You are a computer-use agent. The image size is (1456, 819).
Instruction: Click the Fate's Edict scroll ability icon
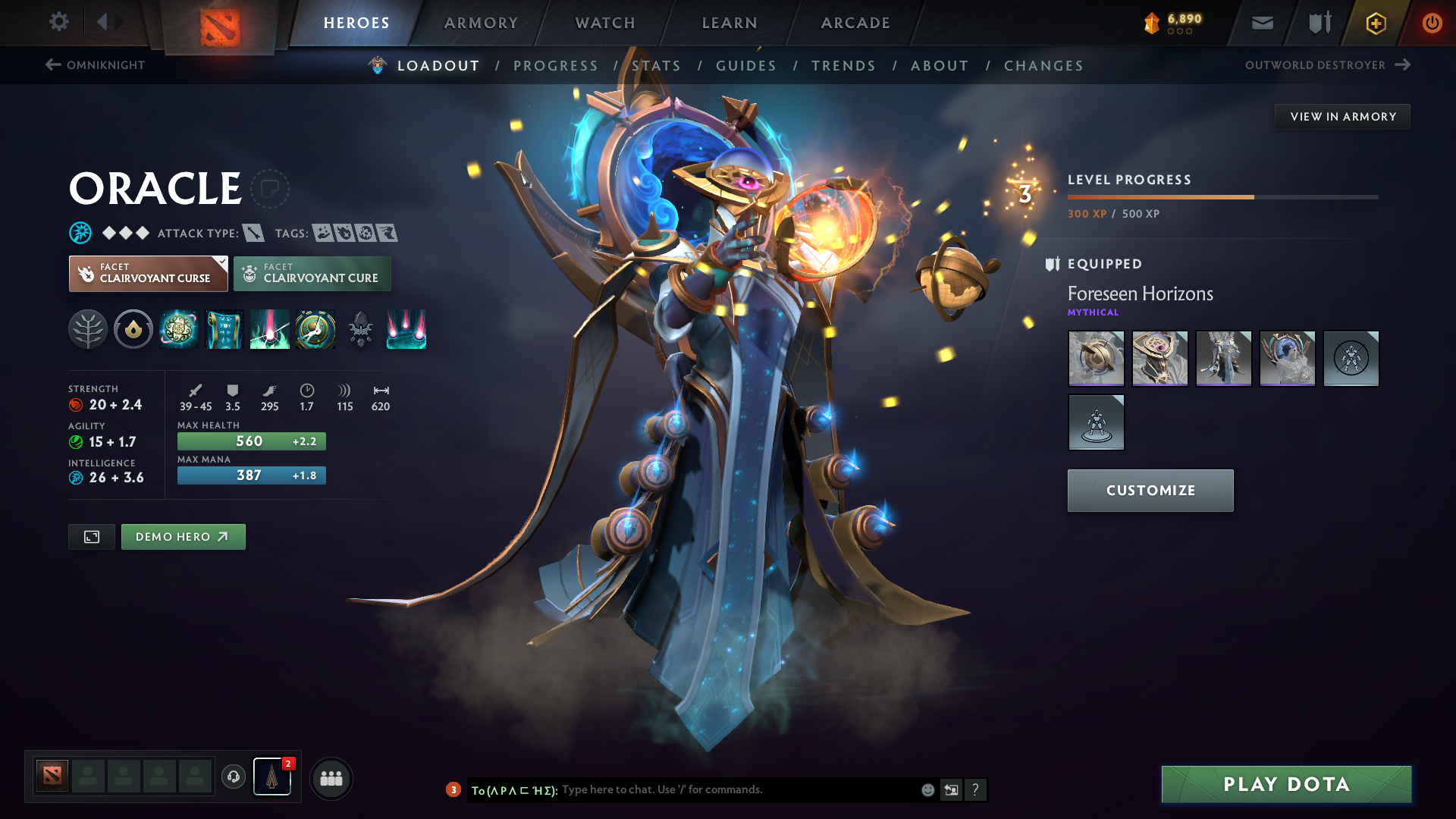(224, 329)
